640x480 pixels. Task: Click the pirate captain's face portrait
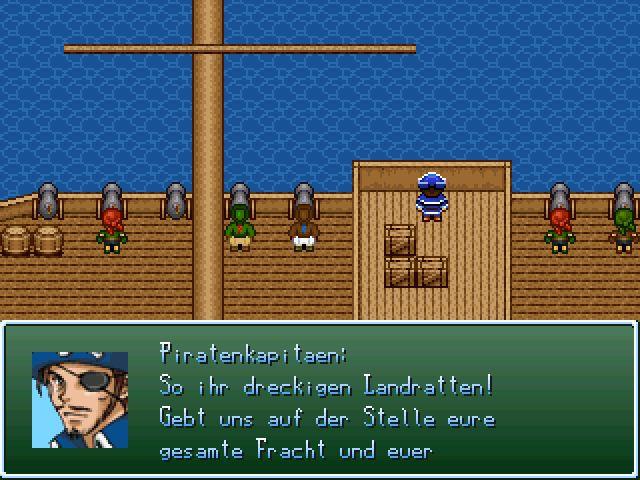pyautogui.click(x=80, y=399)
